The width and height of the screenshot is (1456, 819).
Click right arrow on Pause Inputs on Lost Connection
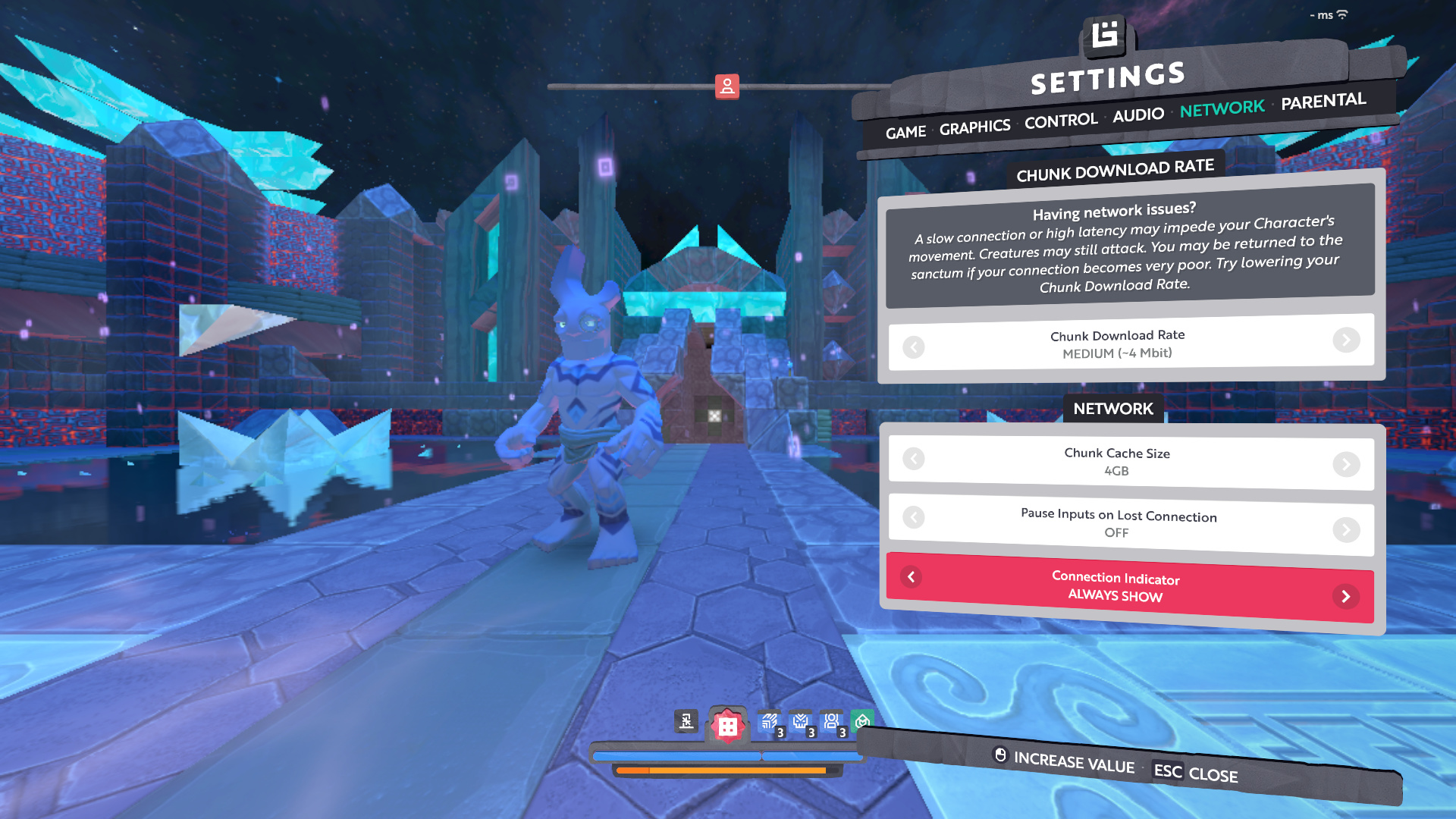pos(1346,529)
